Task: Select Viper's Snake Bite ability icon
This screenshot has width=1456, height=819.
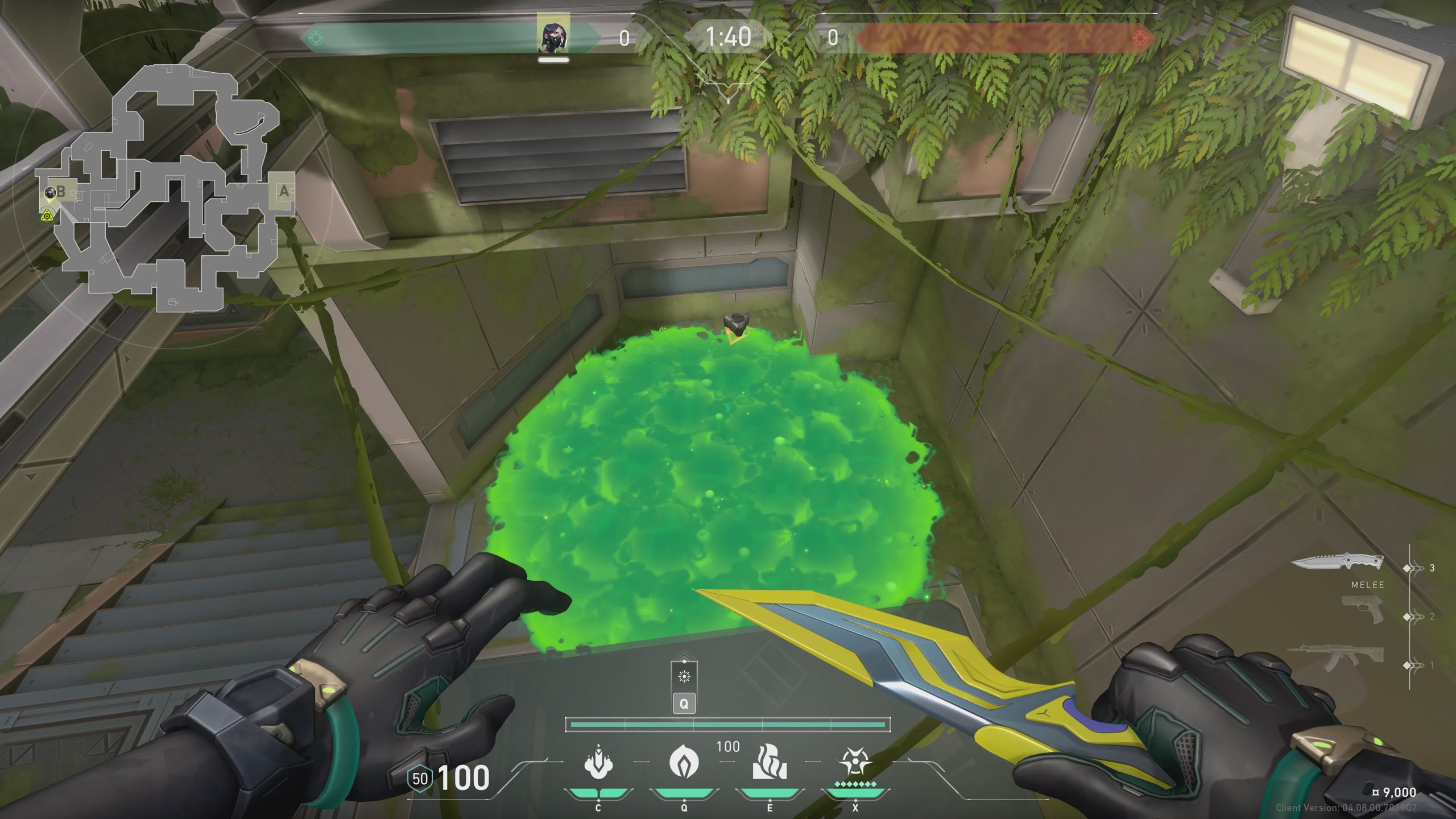Action: point(598,762)
